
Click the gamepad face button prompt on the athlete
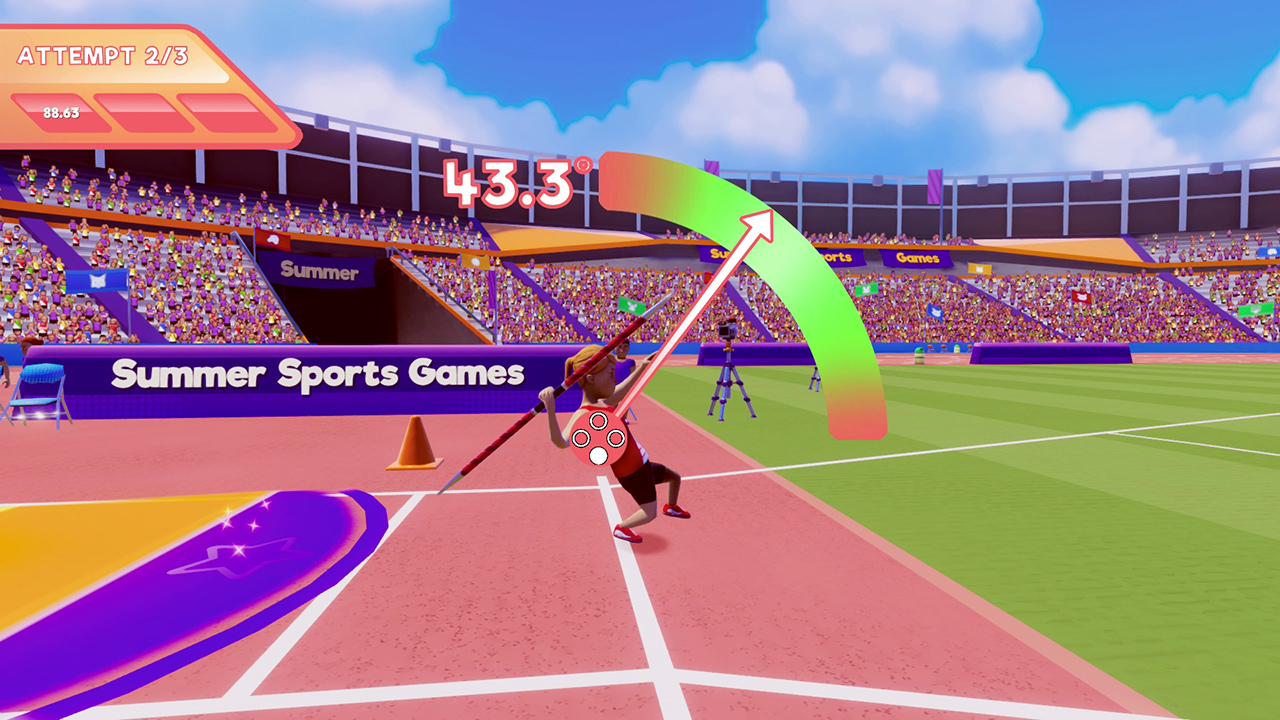(x=598, y=437)
